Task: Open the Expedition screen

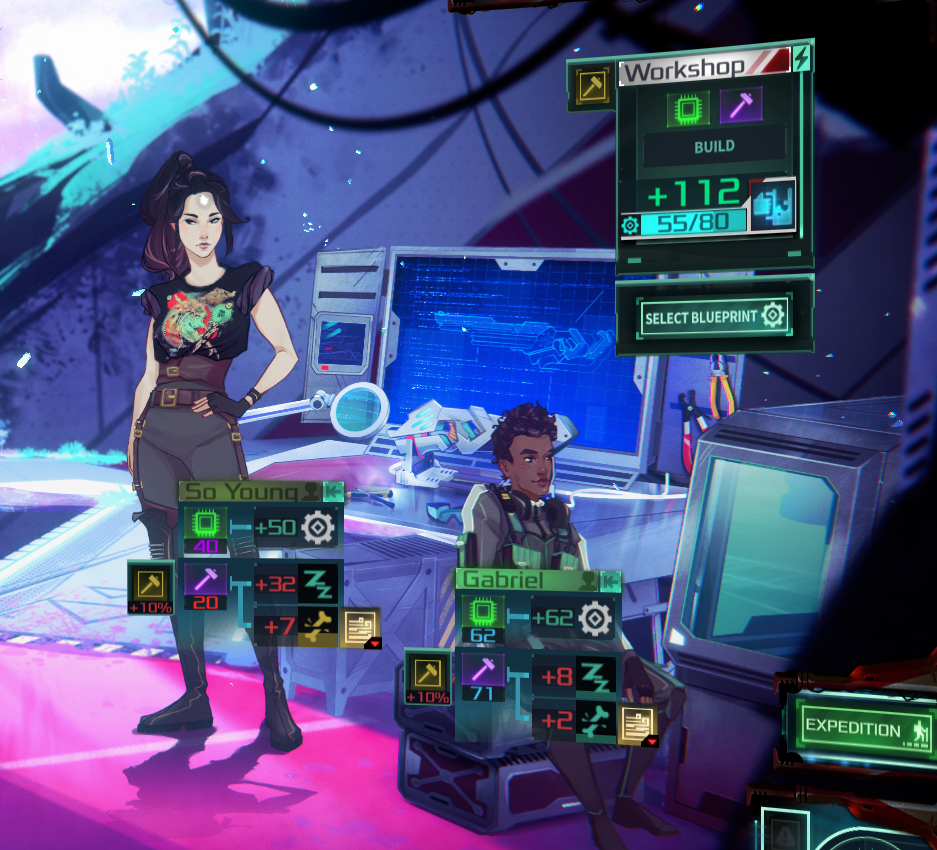Action: [x=859, y=727]
